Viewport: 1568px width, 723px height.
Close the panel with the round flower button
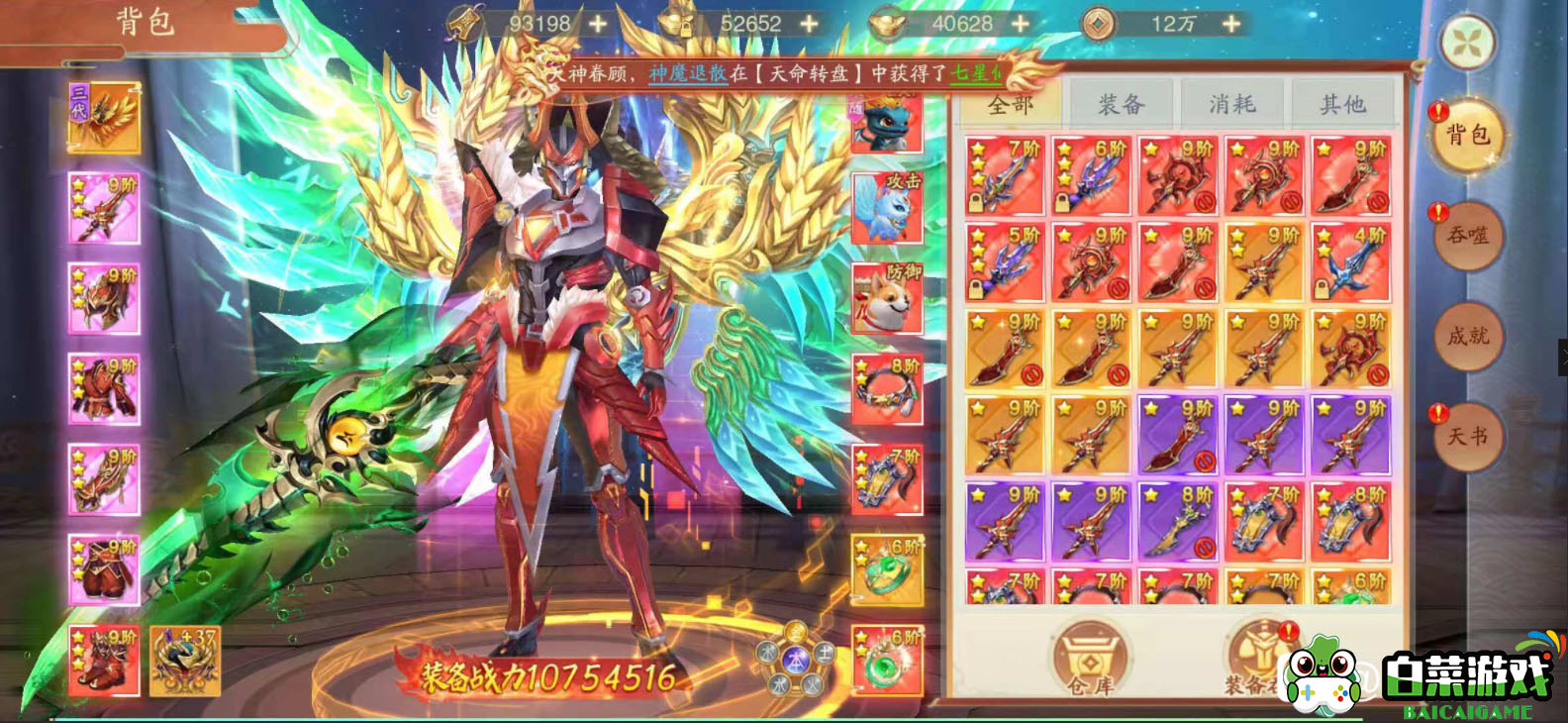point(1468,43)
